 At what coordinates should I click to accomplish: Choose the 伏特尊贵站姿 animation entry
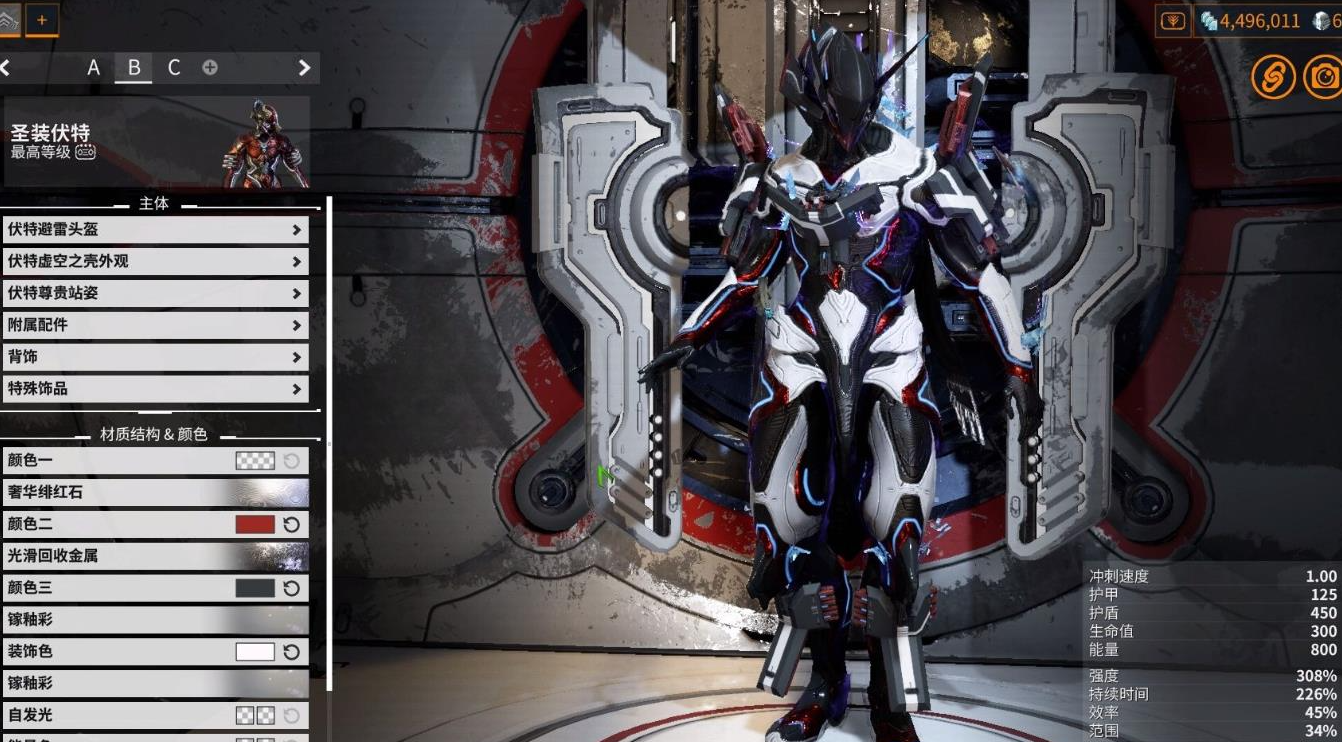[x=155, y=294]
